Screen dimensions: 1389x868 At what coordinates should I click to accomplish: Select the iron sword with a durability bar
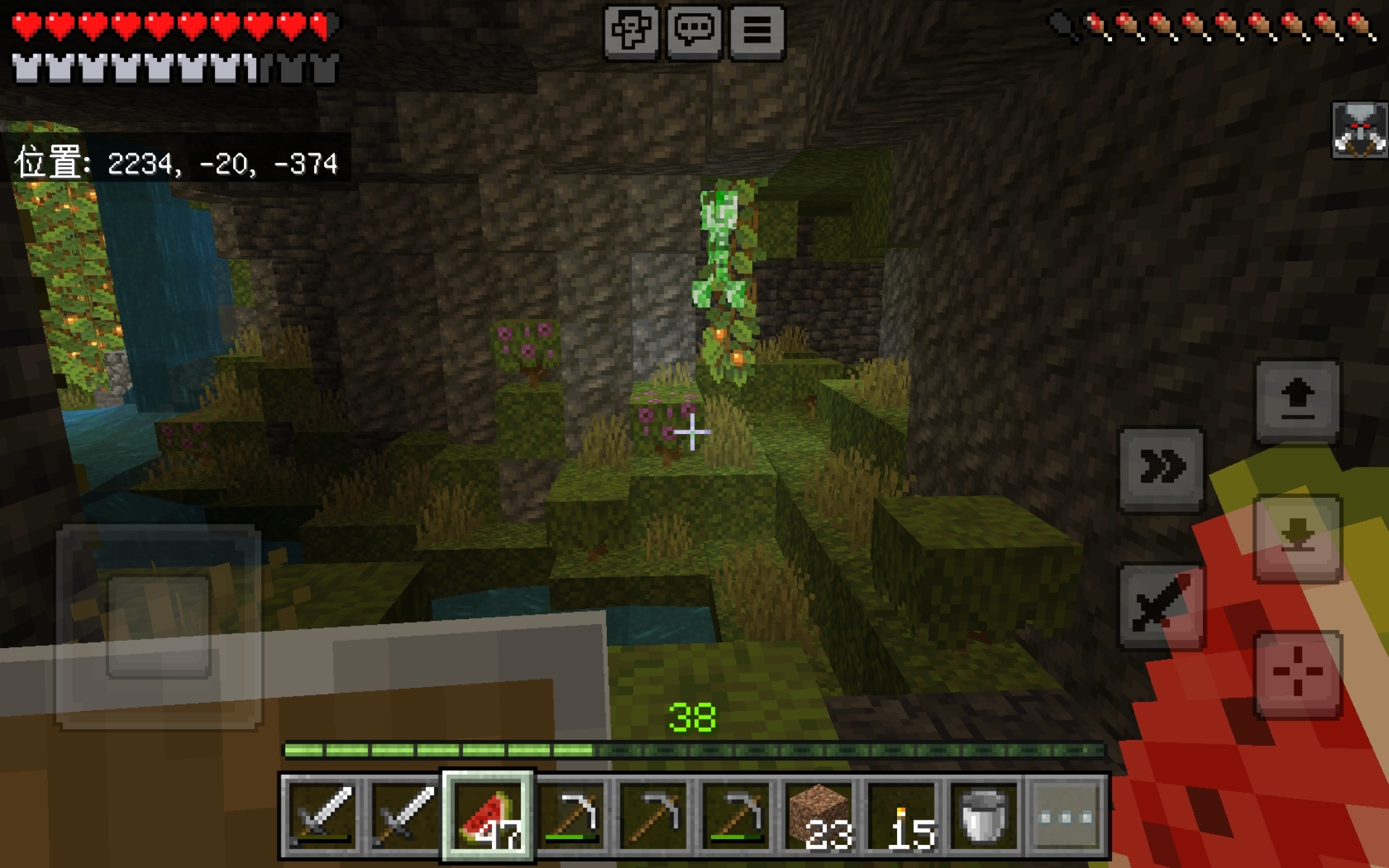pyautogui.click(x=322, y=816)
